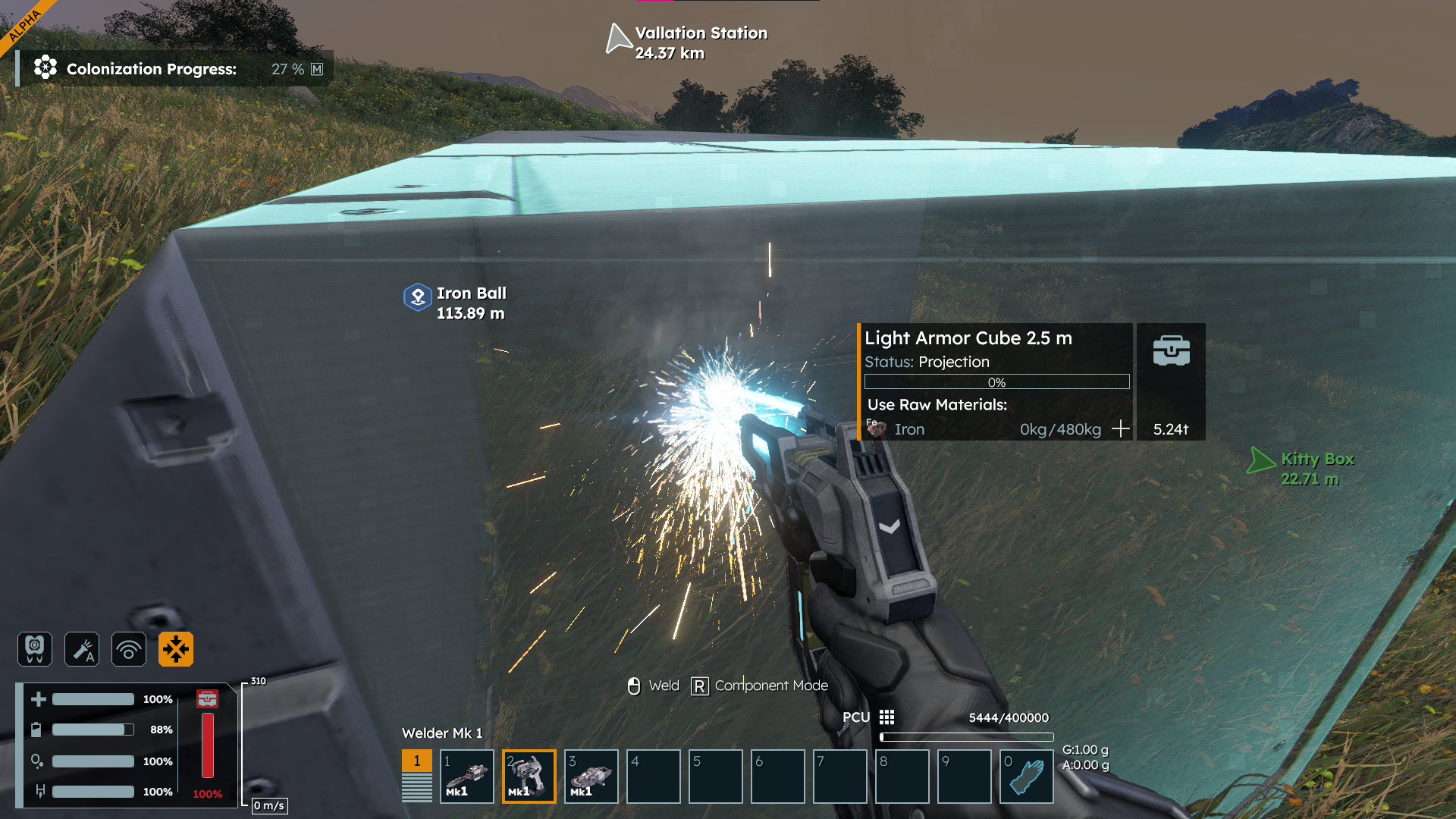Select the drill Mk1 in hotbar slot 1
Screen dimensions: 1456x819
(x=467, y=777)
